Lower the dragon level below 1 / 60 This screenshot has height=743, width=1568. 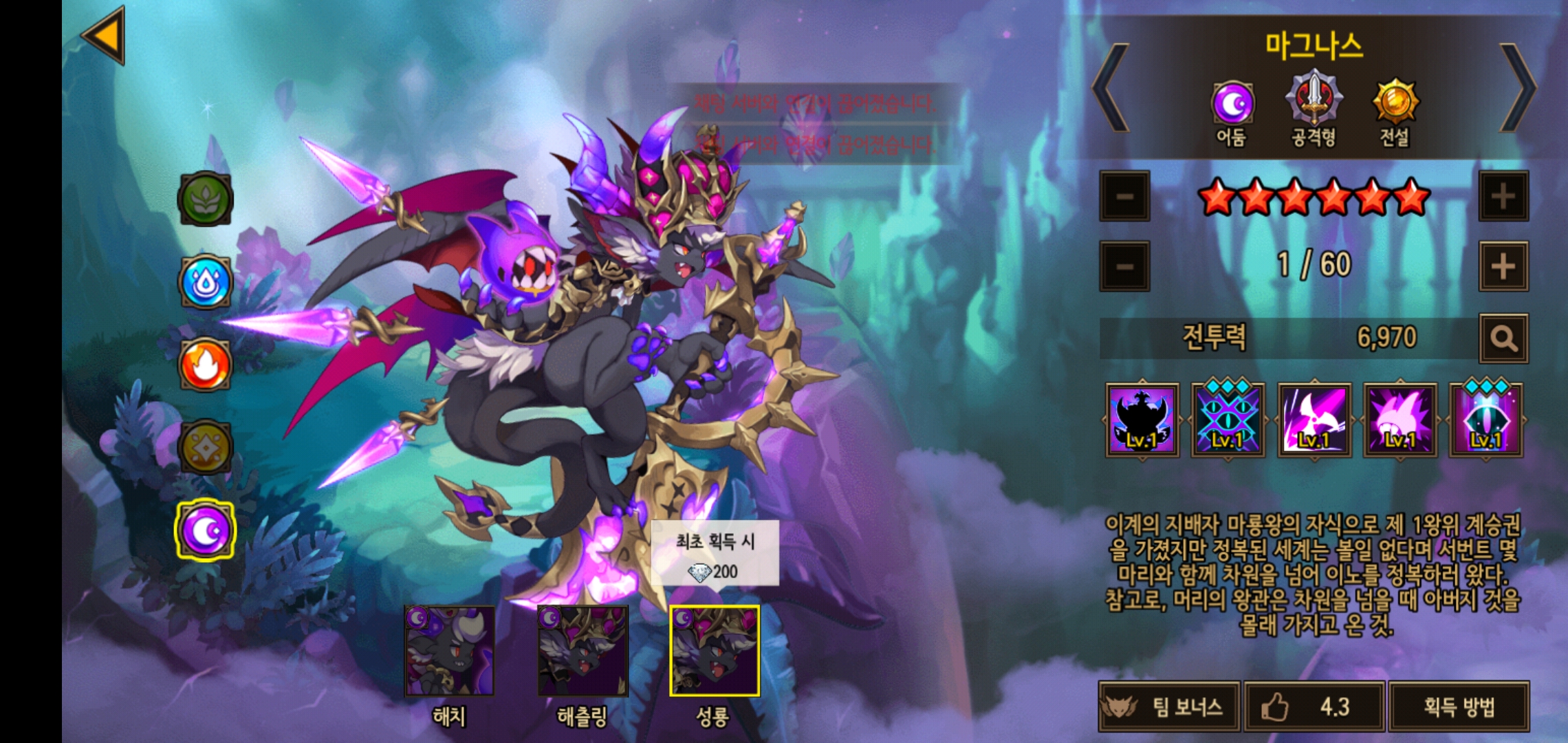coord(1125,266)
